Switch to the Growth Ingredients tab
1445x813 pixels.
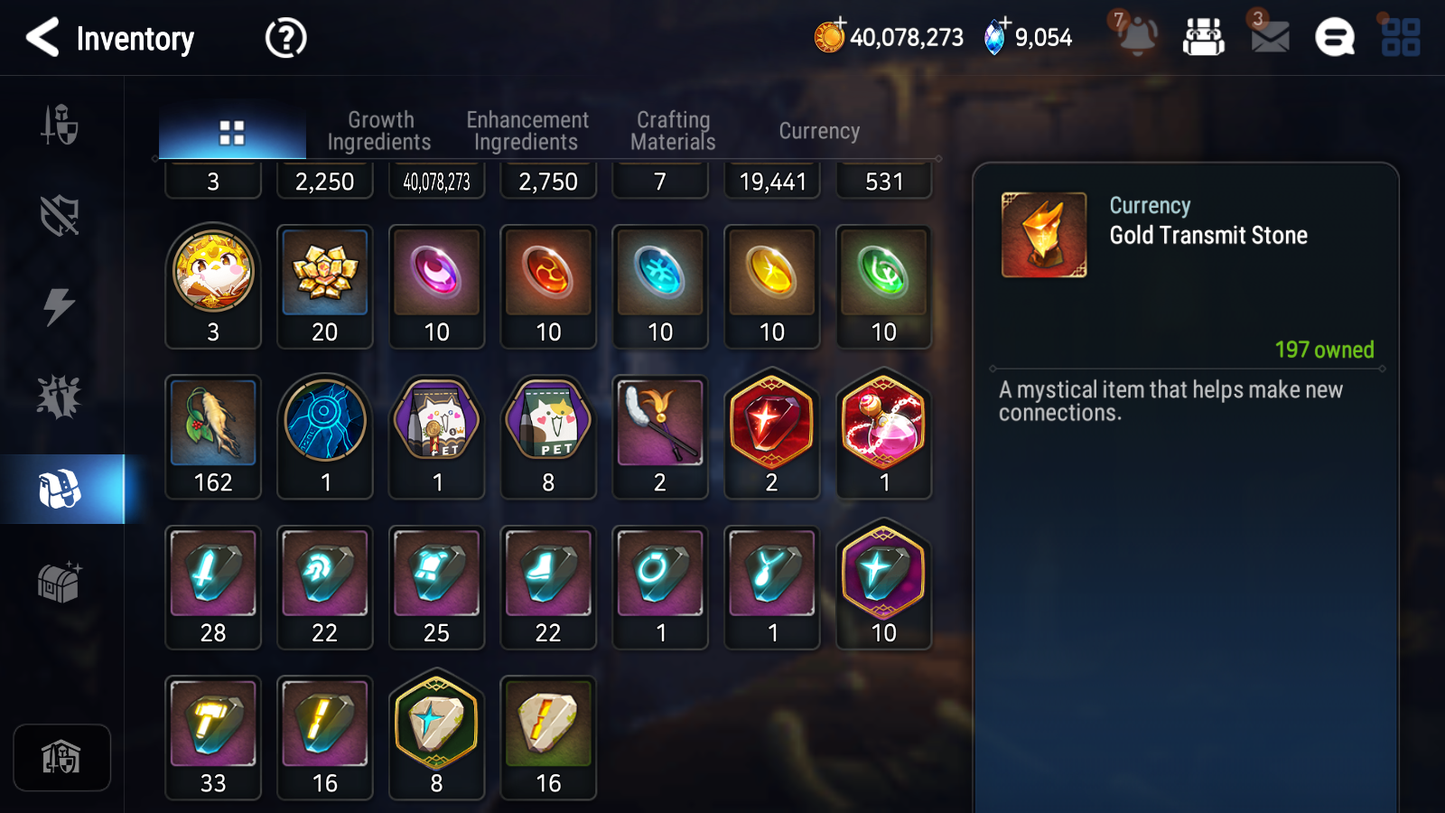point(379,131)
